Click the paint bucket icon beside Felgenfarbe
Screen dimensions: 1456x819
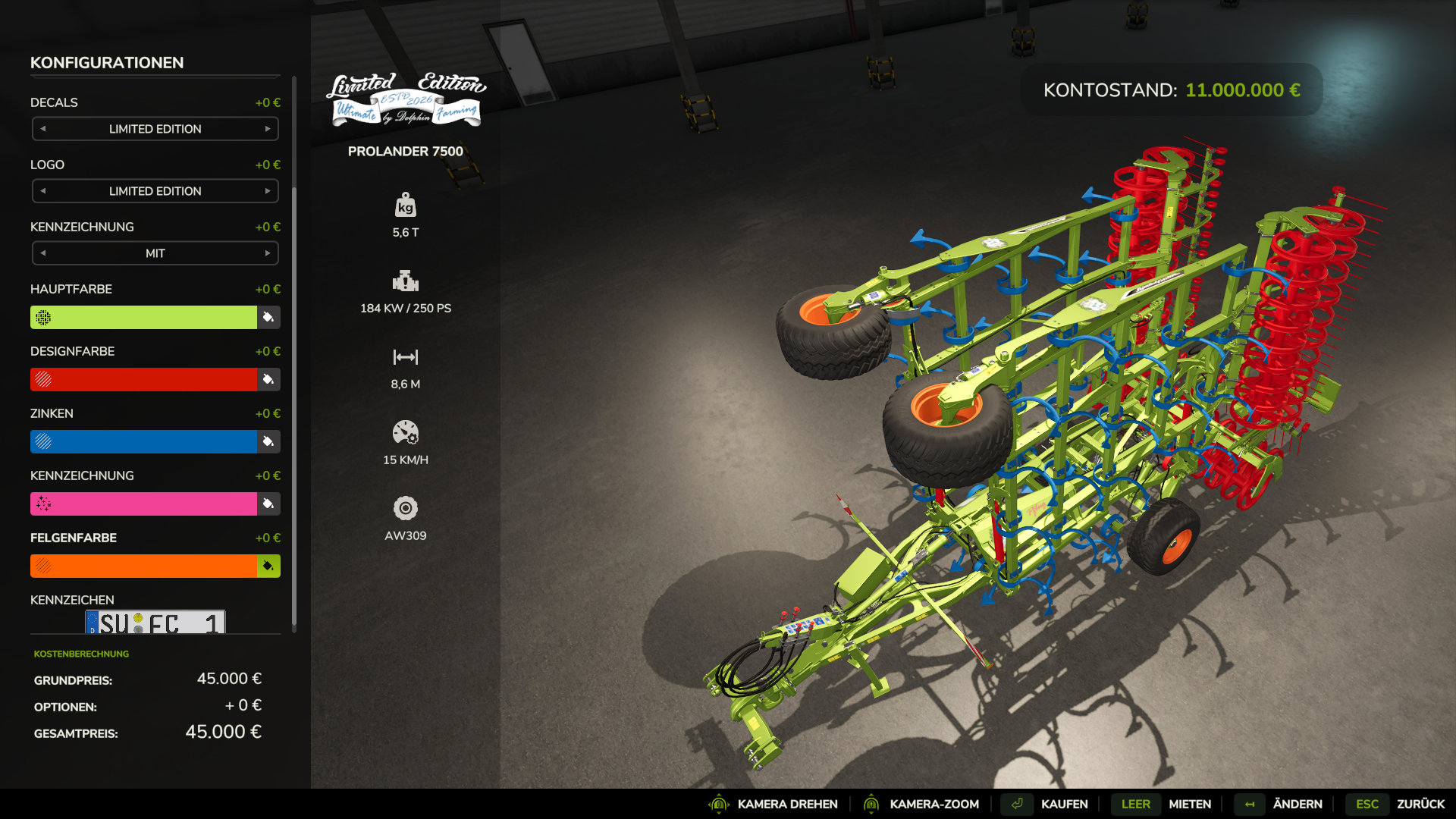coord(268,566)
